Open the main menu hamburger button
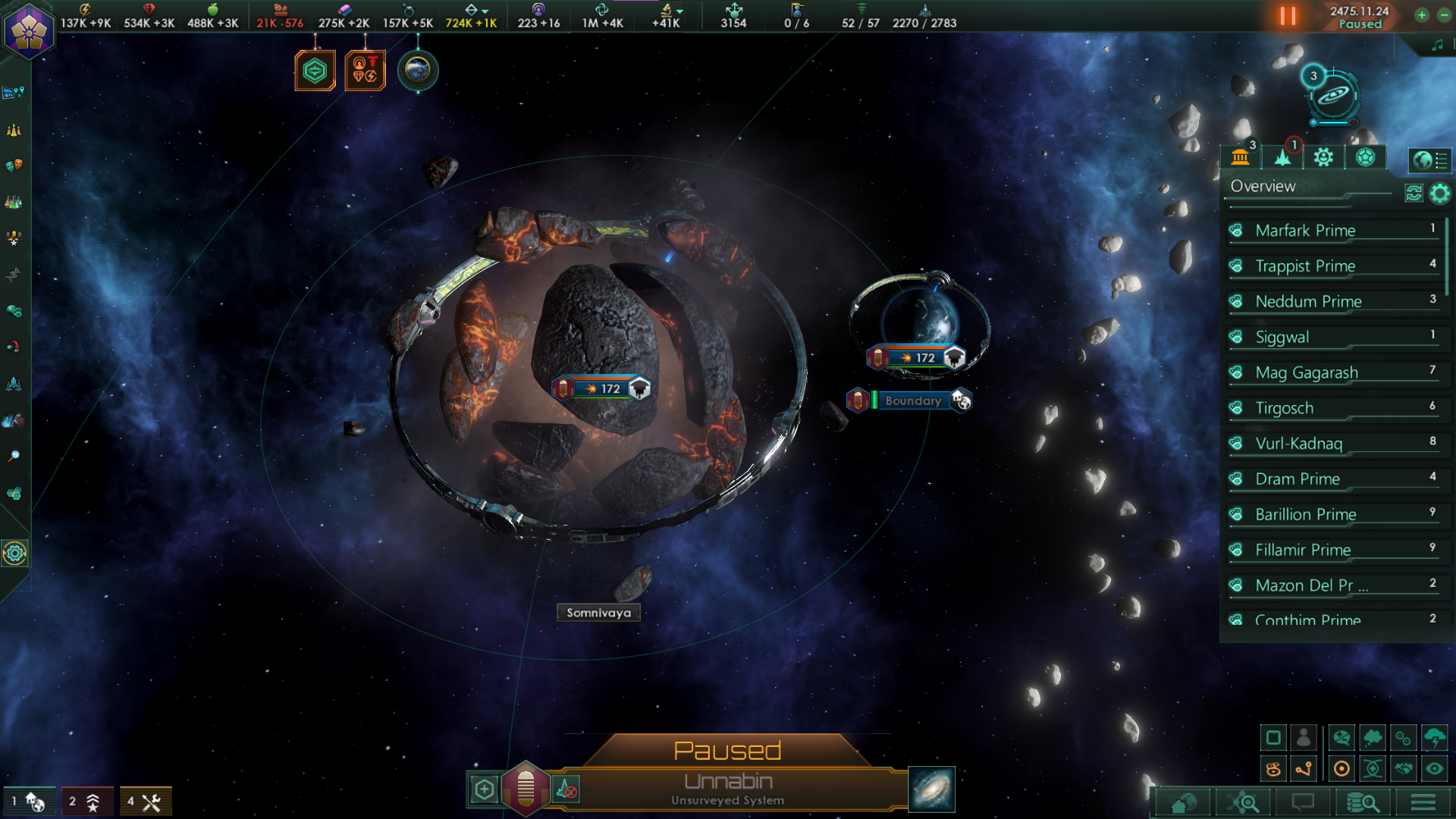This screenshot has height=819, width=1456. tap(1423, 802)
